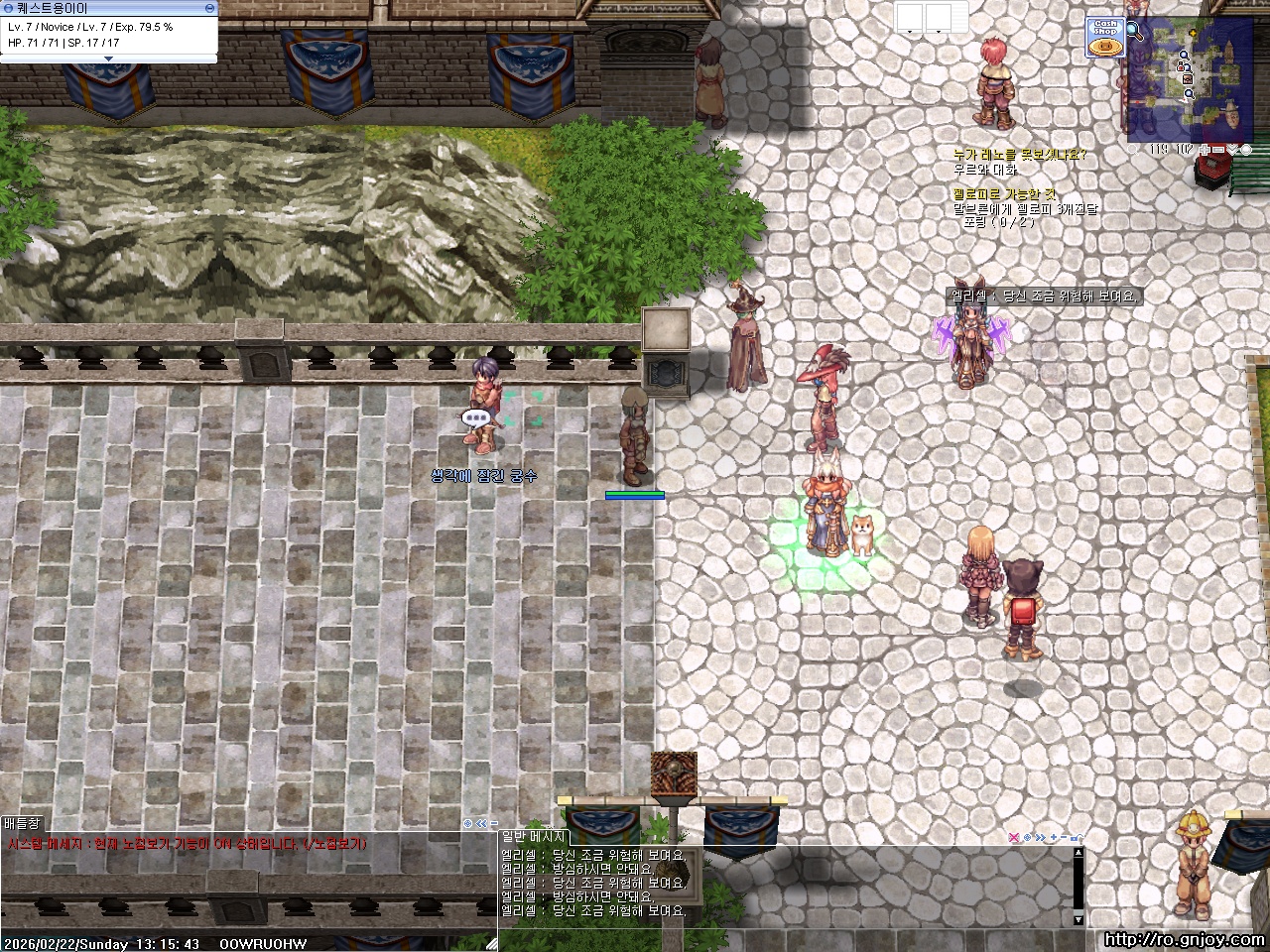Zoom in the minimap with plus button
1270x952 pixels.
[1204, 150]
